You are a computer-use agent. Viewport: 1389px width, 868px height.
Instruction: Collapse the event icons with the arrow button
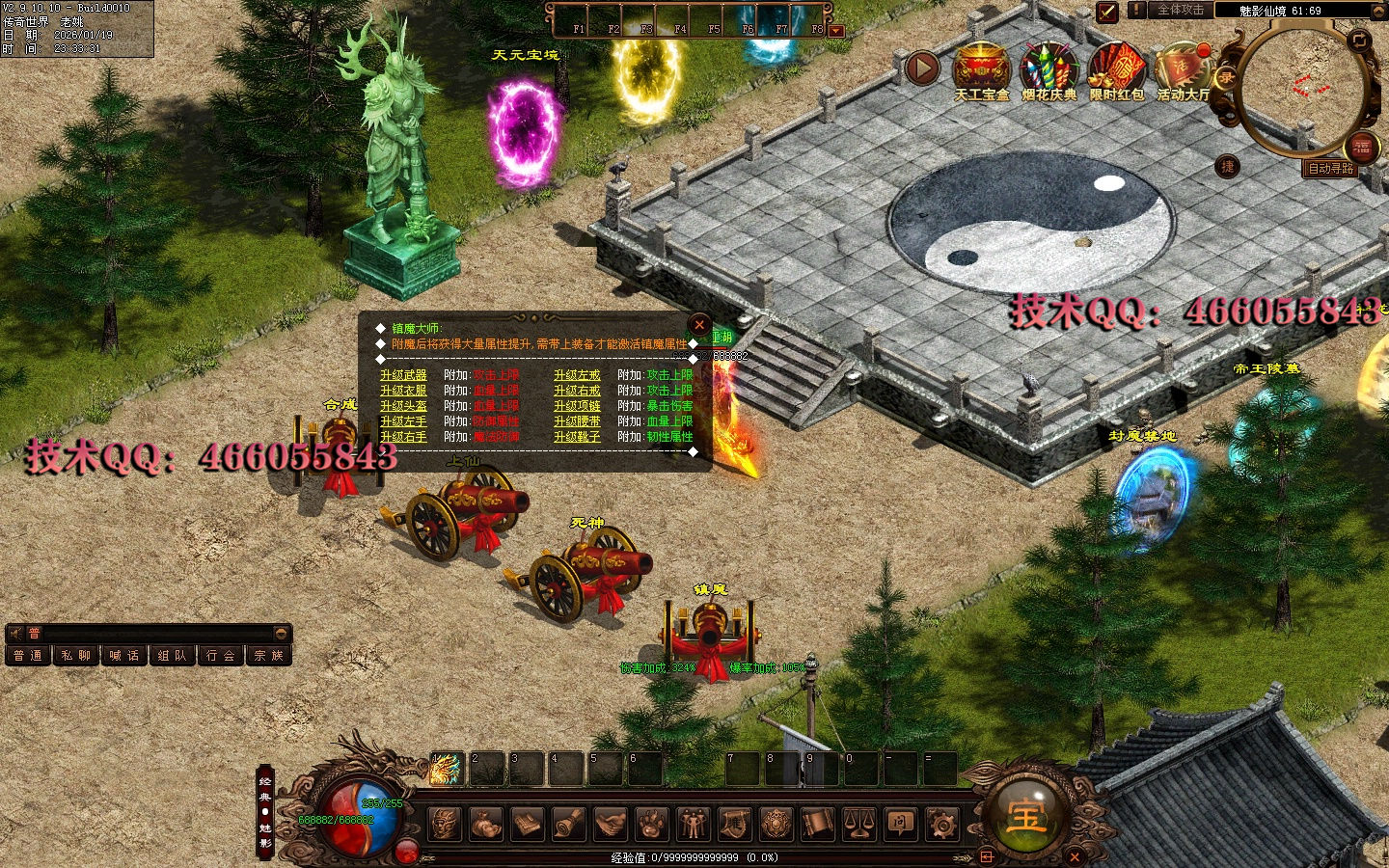click(922, 68)
